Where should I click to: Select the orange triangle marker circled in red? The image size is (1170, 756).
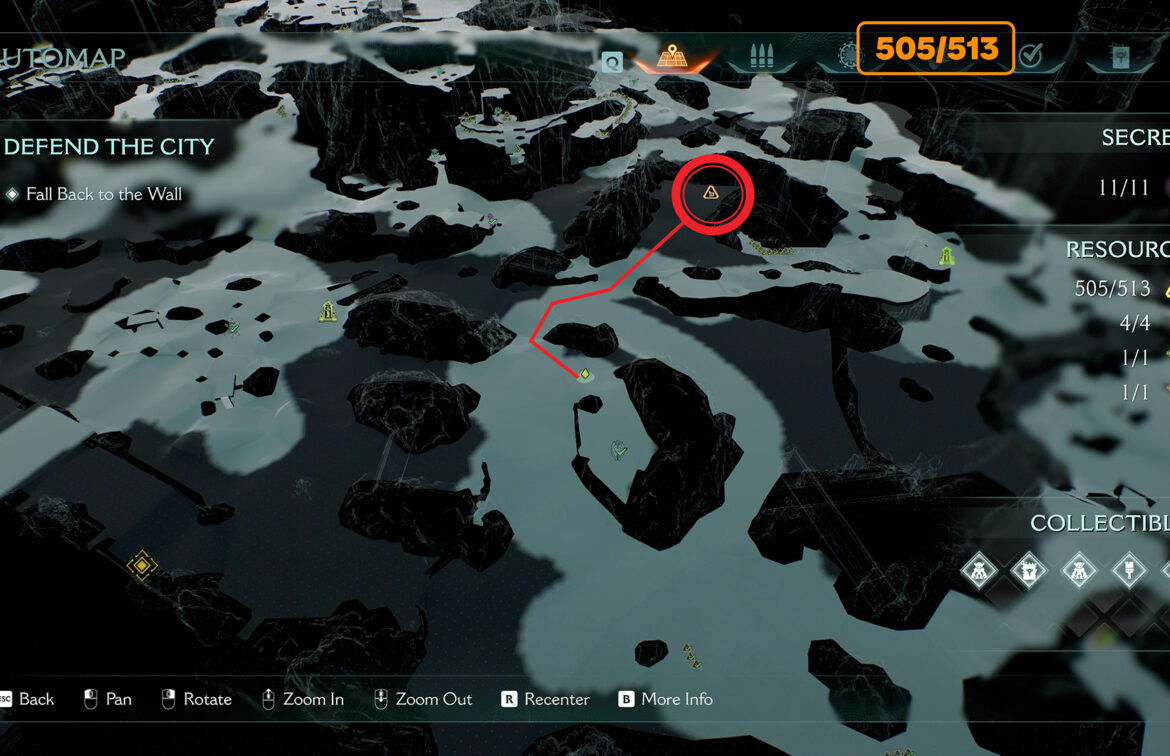click(x=711, y=192)
